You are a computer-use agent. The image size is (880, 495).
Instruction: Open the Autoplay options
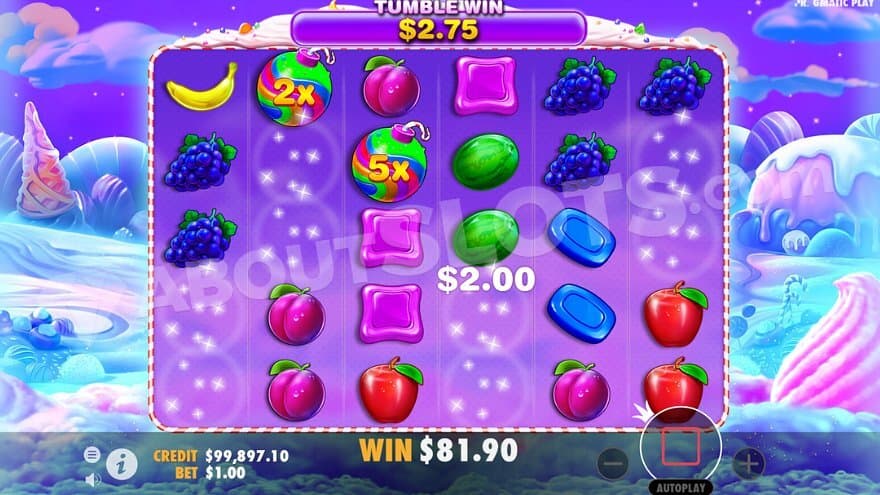[680, 488]
